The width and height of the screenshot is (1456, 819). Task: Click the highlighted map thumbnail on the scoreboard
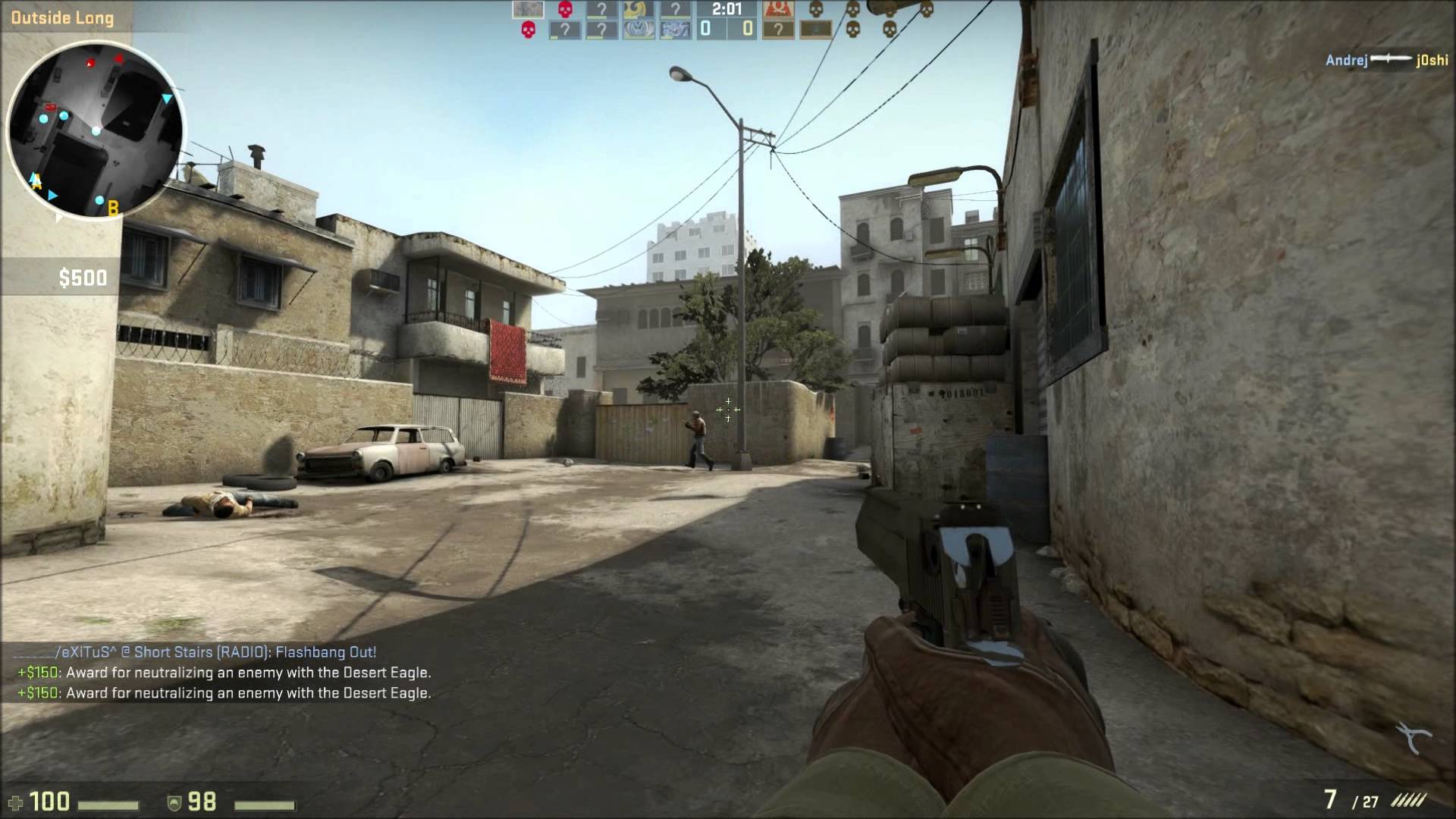[528, 10]
